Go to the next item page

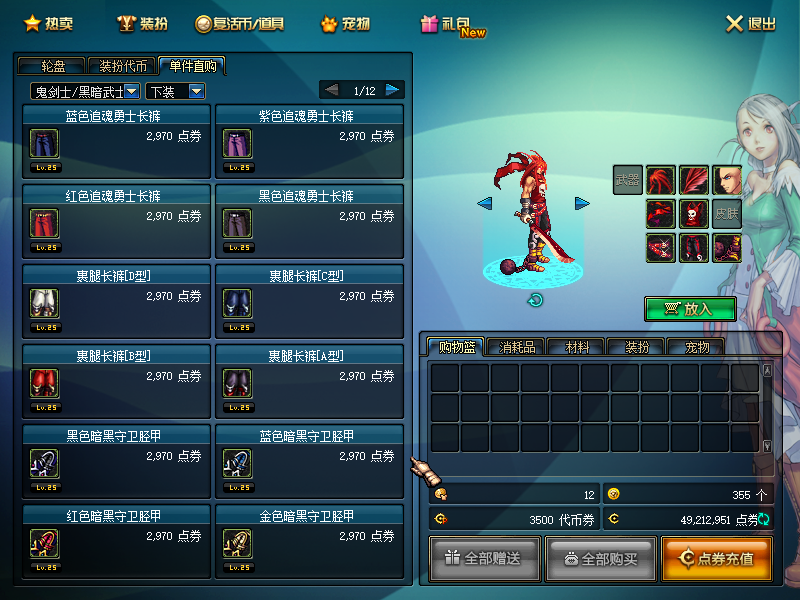point(394,90)
